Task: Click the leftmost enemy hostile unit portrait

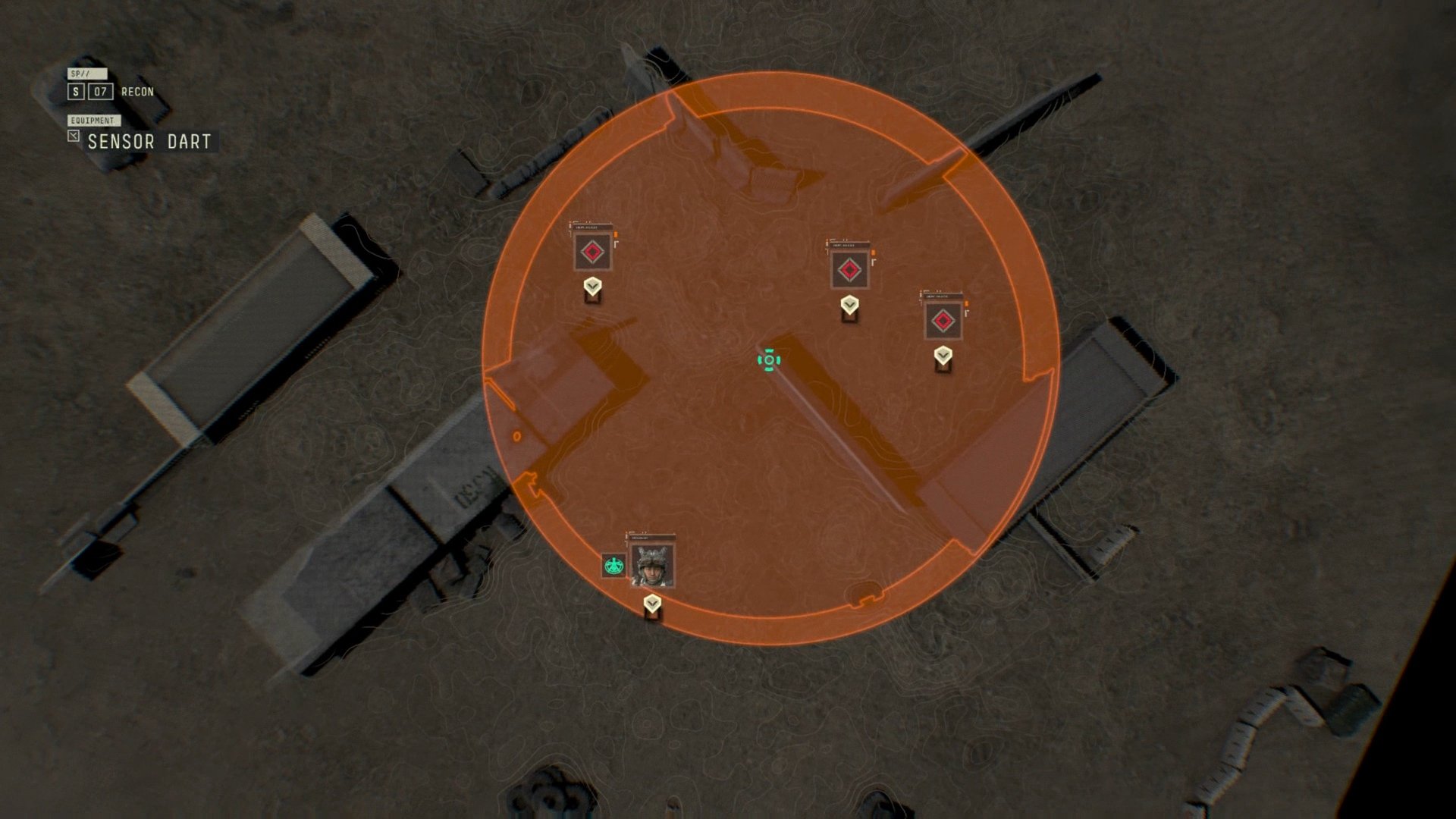Action: [x=591, y=253]
